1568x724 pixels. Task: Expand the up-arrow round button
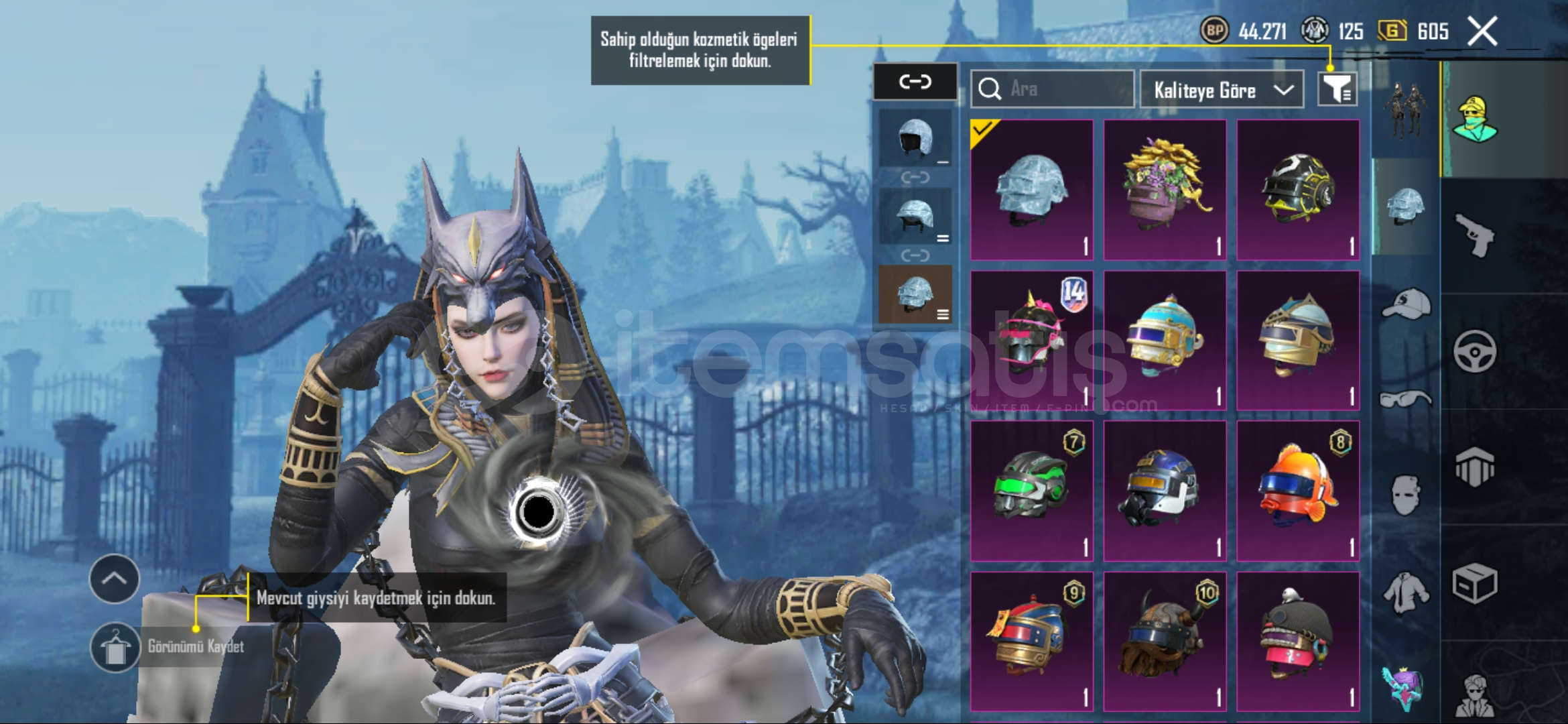115,579
